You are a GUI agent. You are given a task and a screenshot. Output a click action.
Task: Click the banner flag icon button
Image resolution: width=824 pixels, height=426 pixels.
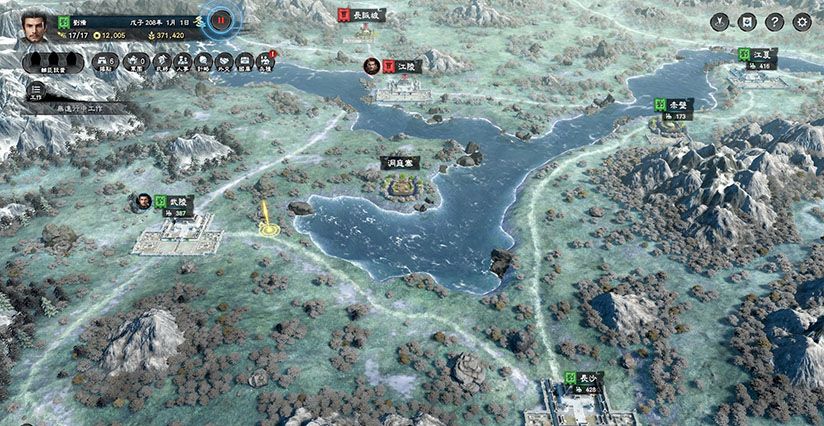click(747, 22)
